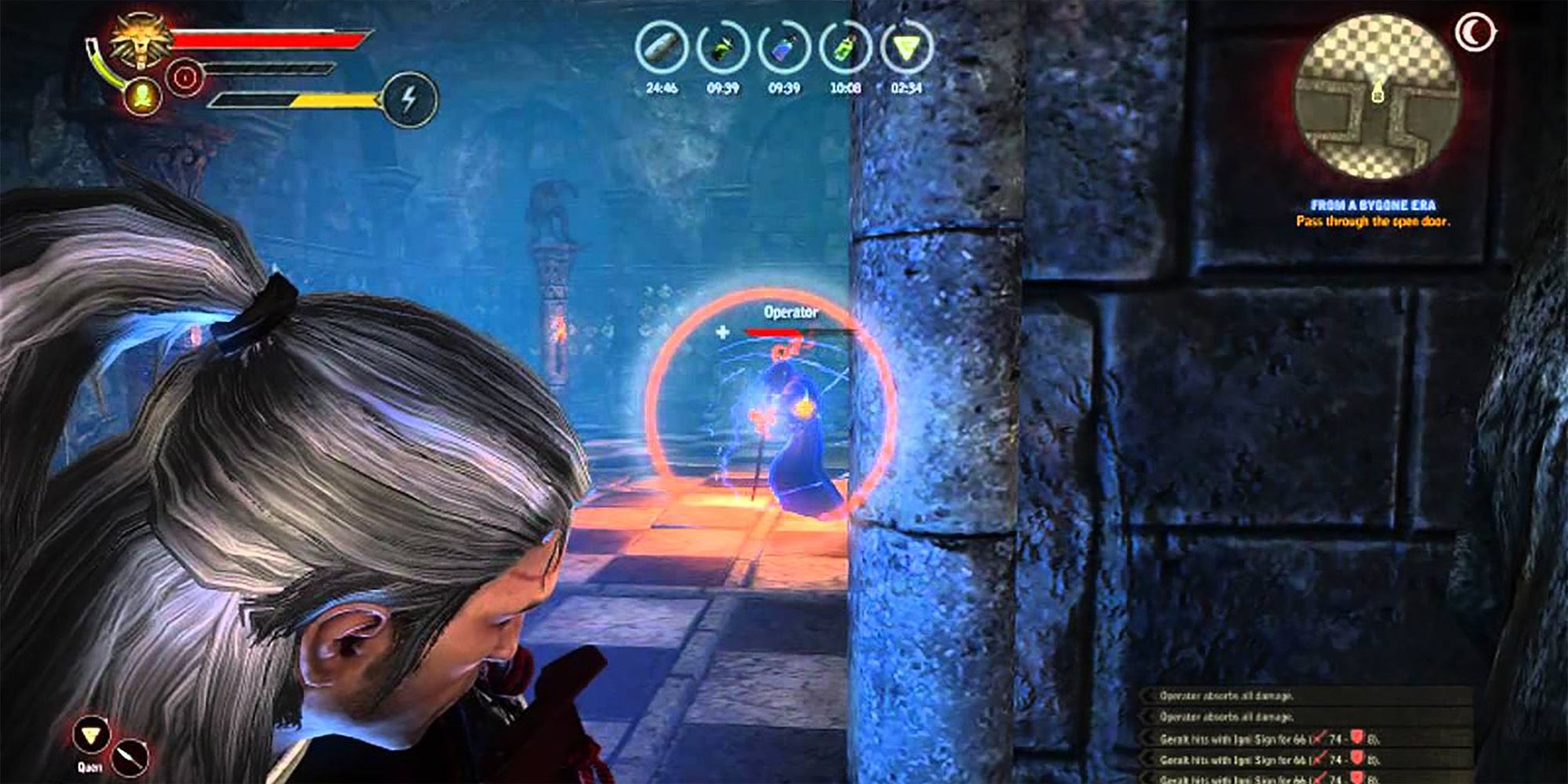Click the wolf medallion emblem top left
The height and width of the screenshot is (784, 1568).
tap(140, 43)
